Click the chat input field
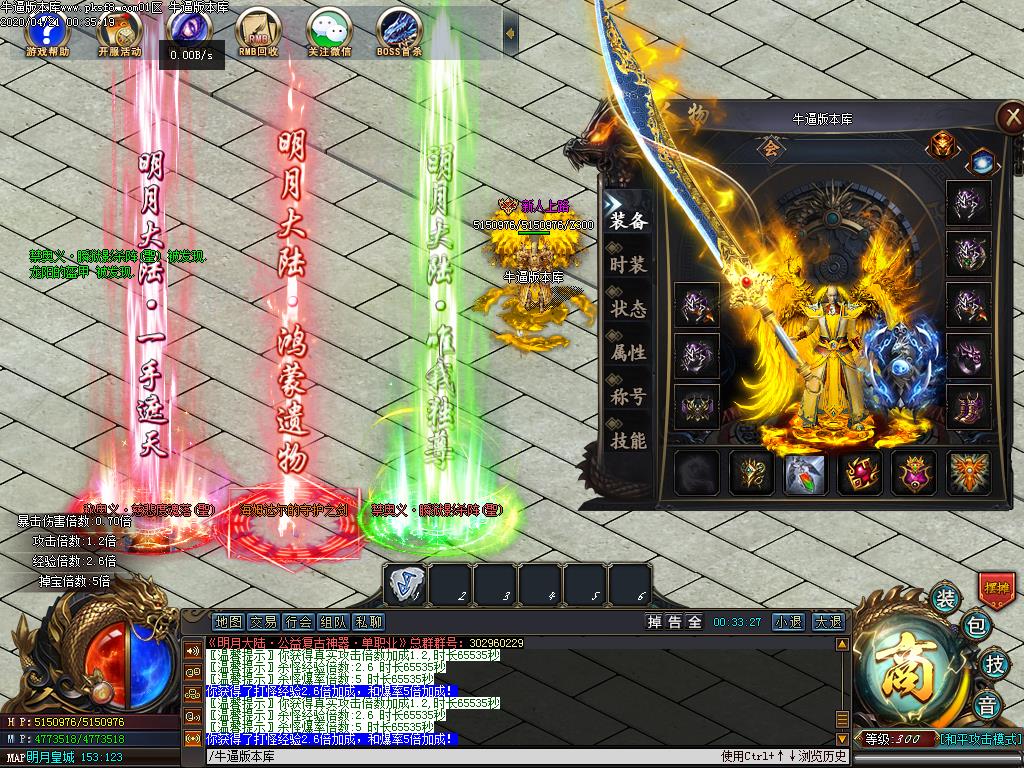This screenshot has height=768, width=1024. coord(460,756)
